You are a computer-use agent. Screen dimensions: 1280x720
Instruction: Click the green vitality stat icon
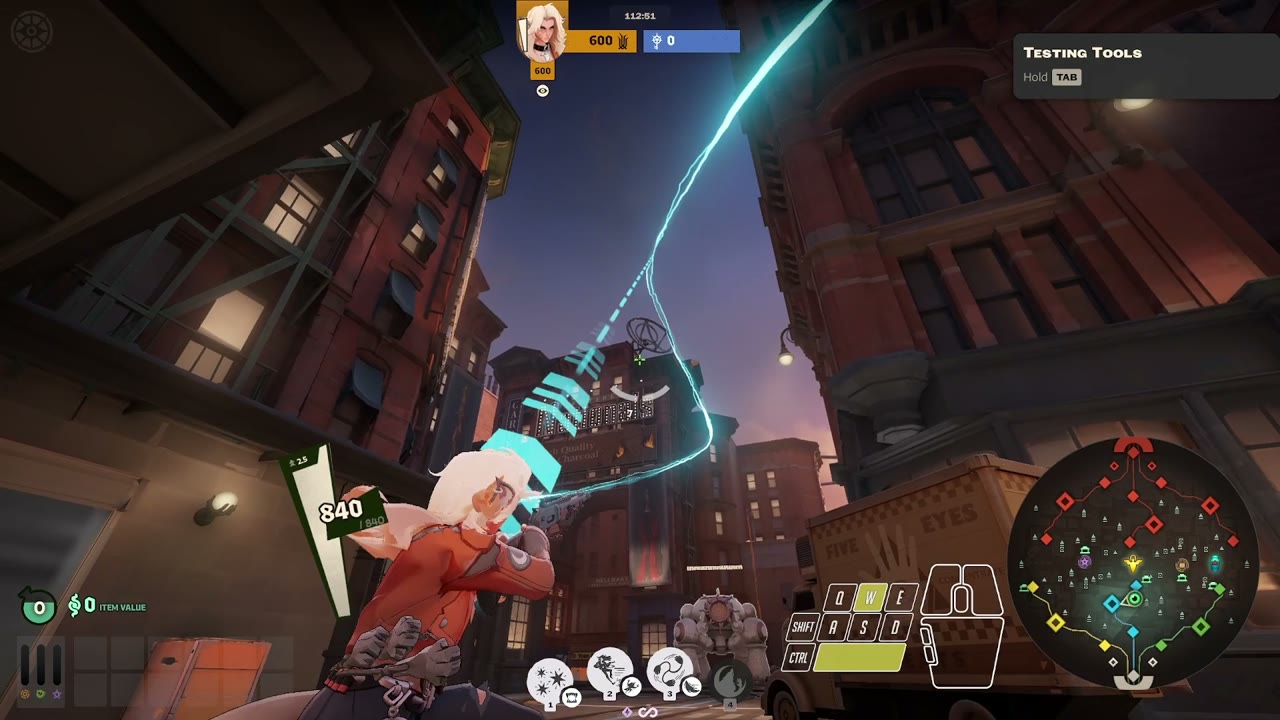(42, 692)
